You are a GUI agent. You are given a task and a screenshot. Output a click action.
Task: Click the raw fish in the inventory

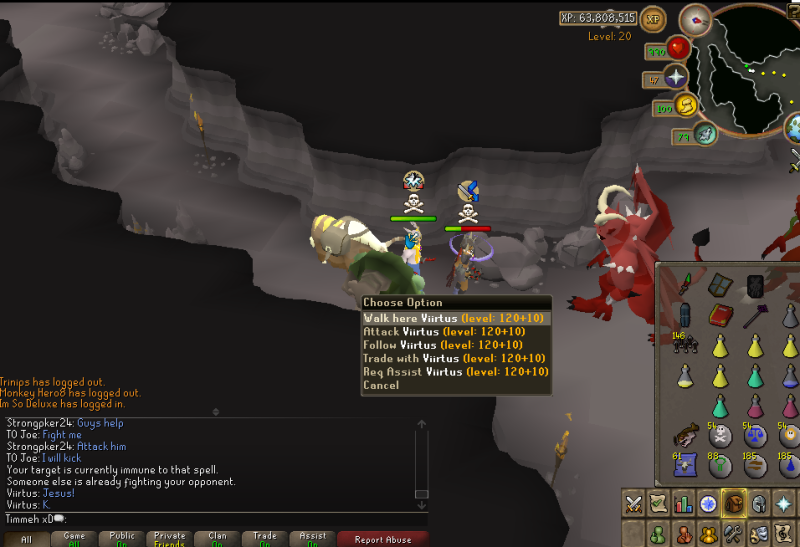point(686,434)
